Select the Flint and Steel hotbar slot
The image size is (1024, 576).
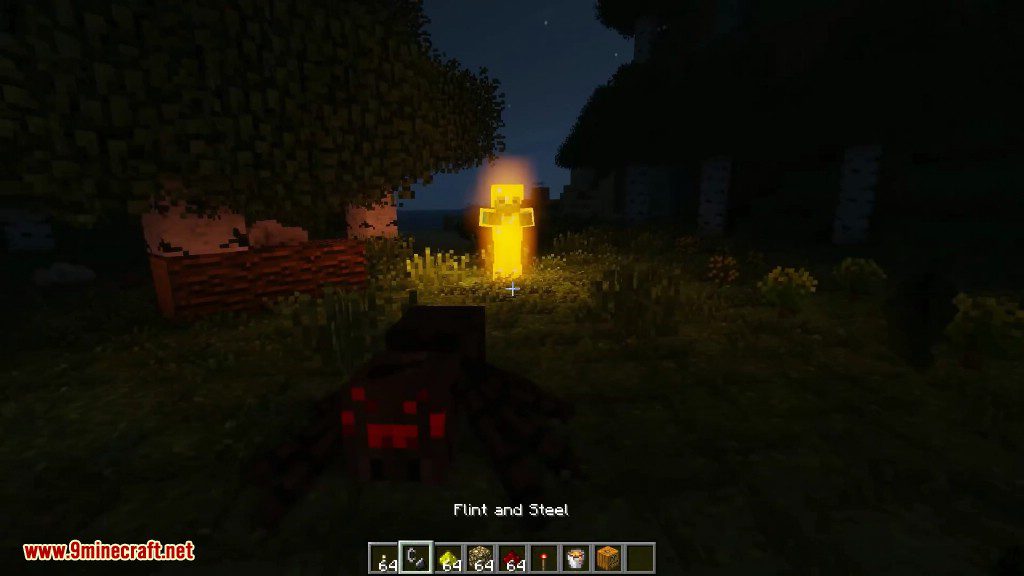tap(415, 557)
